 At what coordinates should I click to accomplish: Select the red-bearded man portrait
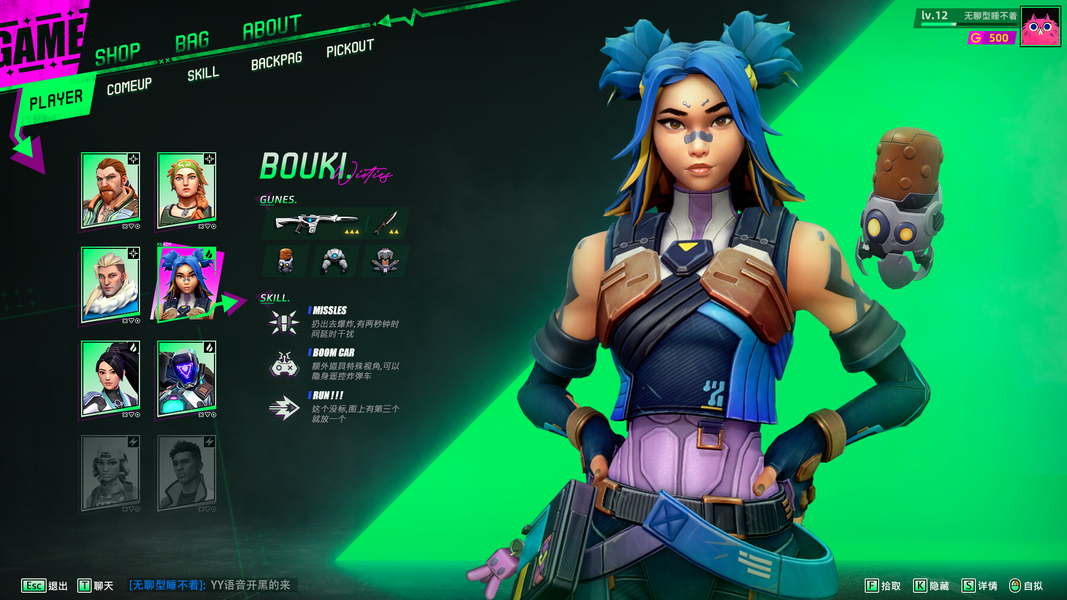(x=110, y=190)
